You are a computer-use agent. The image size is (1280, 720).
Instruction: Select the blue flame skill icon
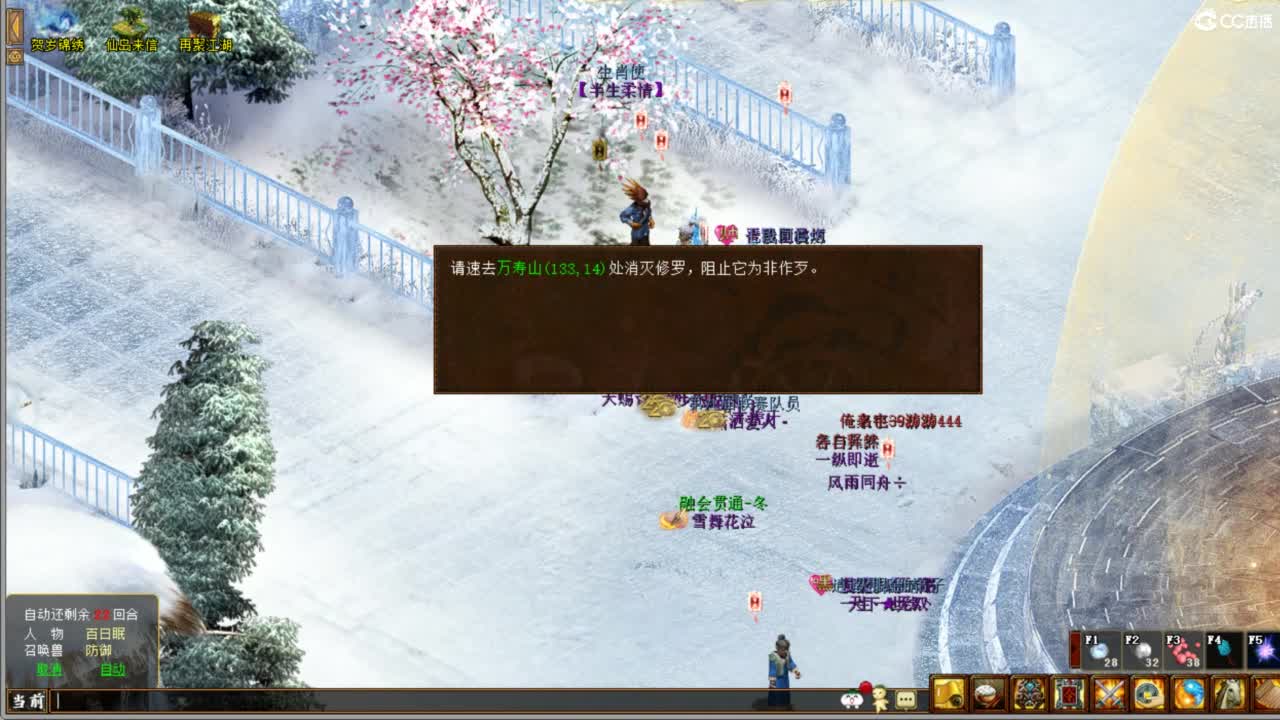click(x=1188, y=694)
